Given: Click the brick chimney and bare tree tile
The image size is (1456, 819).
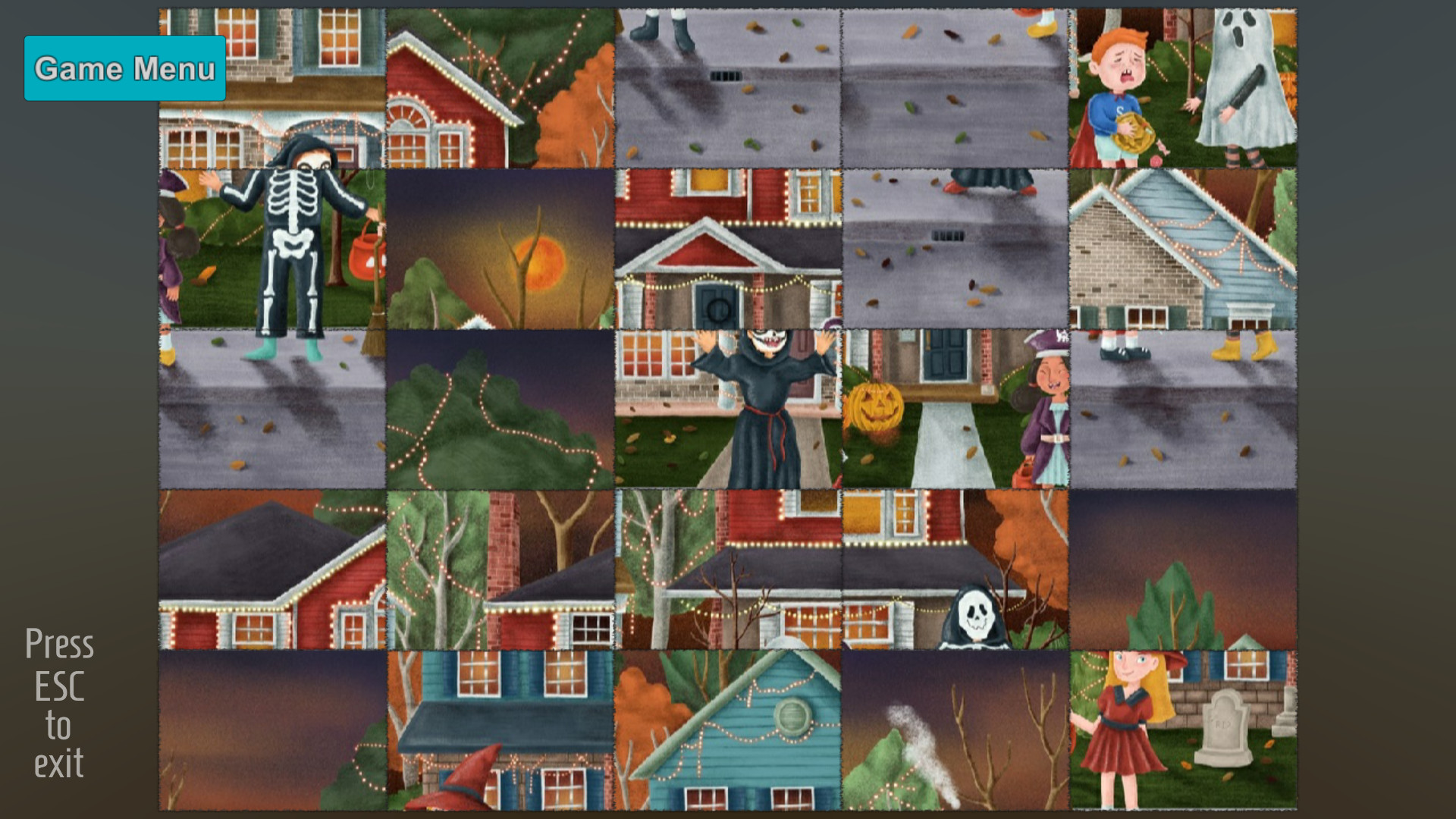Looking at the screenshot, I should [x=500, y=569].
